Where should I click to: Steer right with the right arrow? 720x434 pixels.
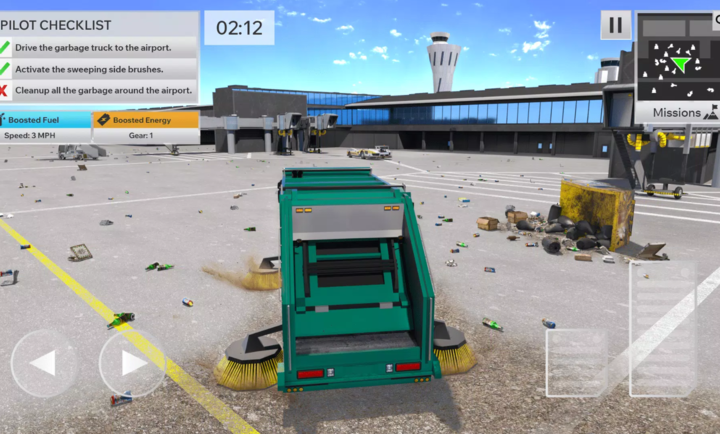coord(132,363)
